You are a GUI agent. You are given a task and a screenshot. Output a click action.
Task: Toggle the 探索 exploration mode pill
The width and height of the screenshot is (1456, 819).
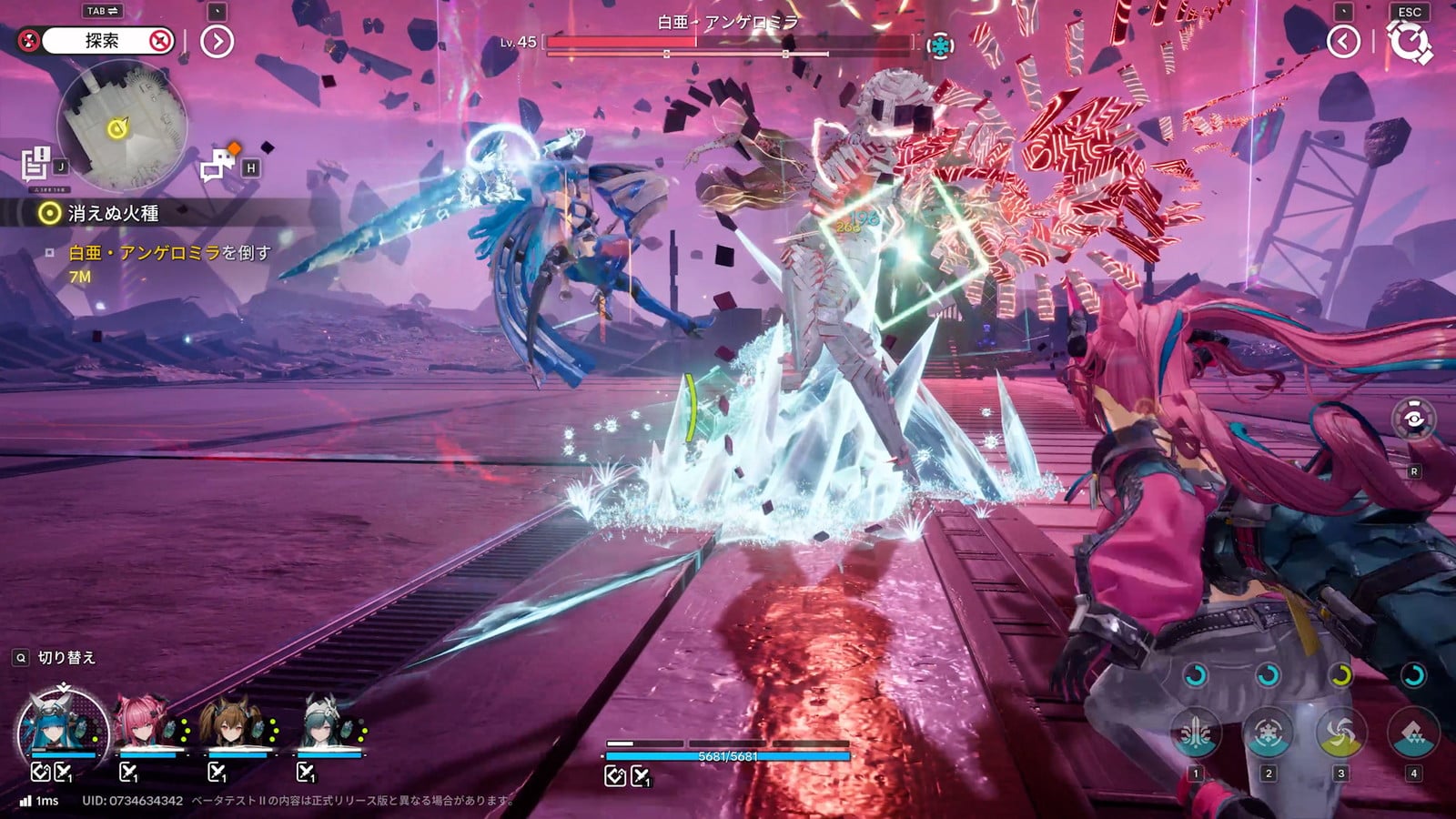tap(102, 41)
